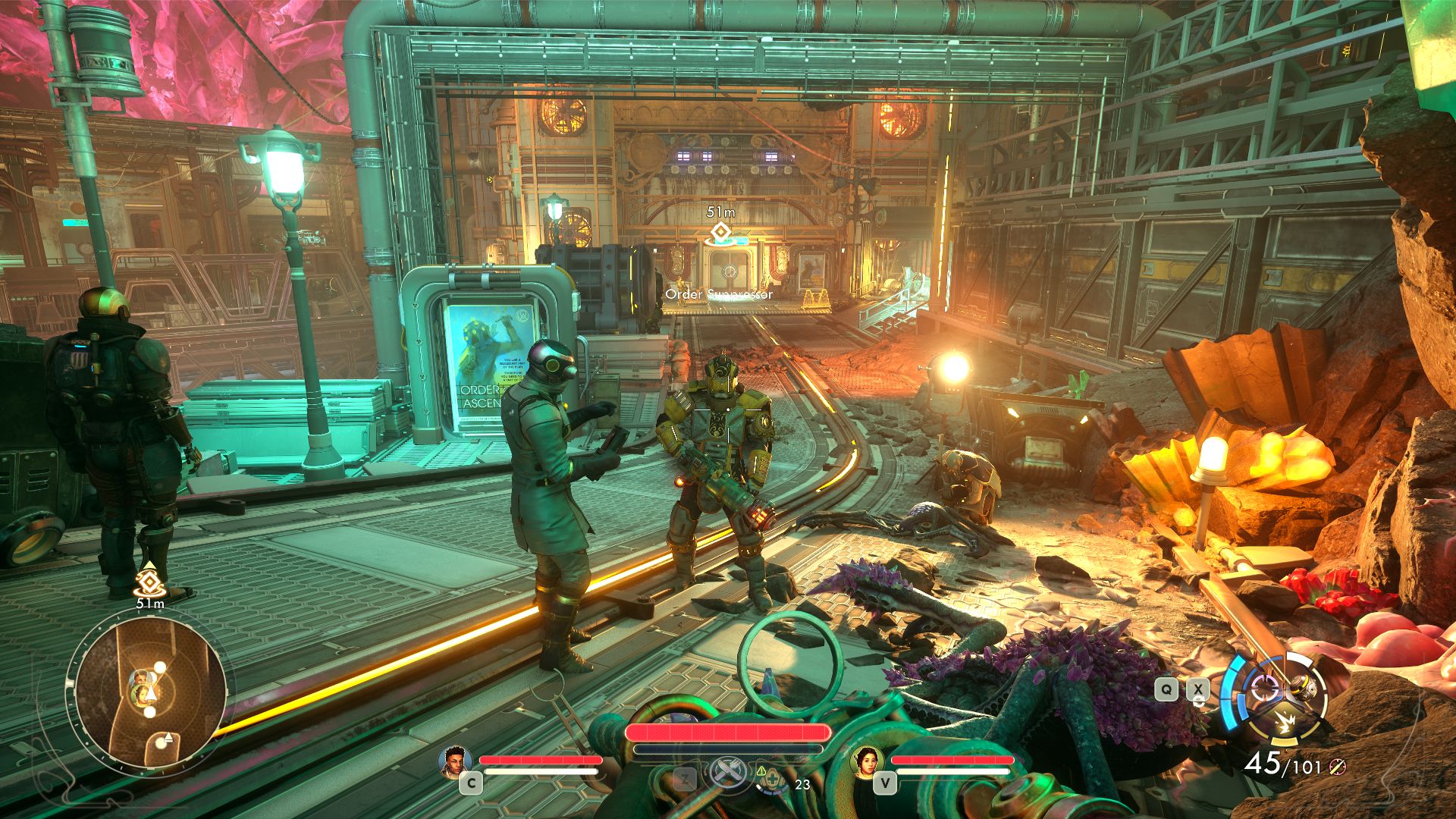The image size is (1456, 819).
Task: Activate the crossed knife and fork icon
Action: click(729, 774)
